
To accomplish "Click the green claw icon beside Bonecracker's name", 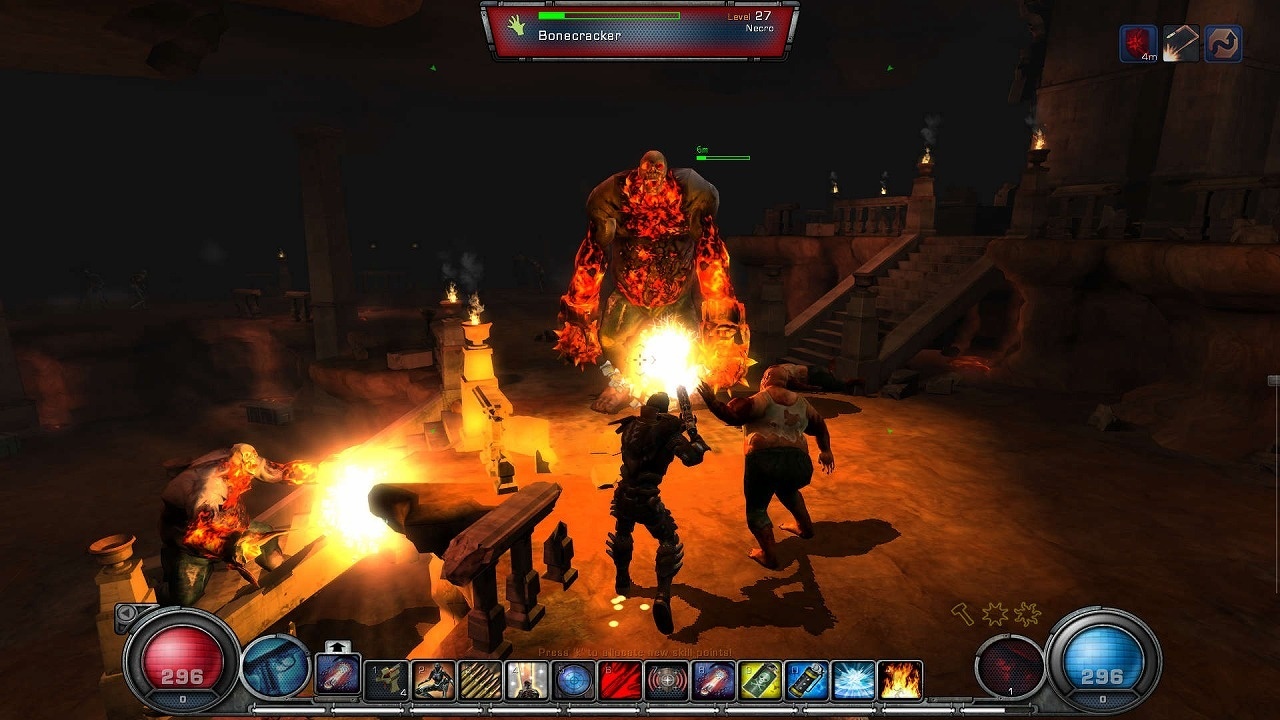I will point(515,23).
